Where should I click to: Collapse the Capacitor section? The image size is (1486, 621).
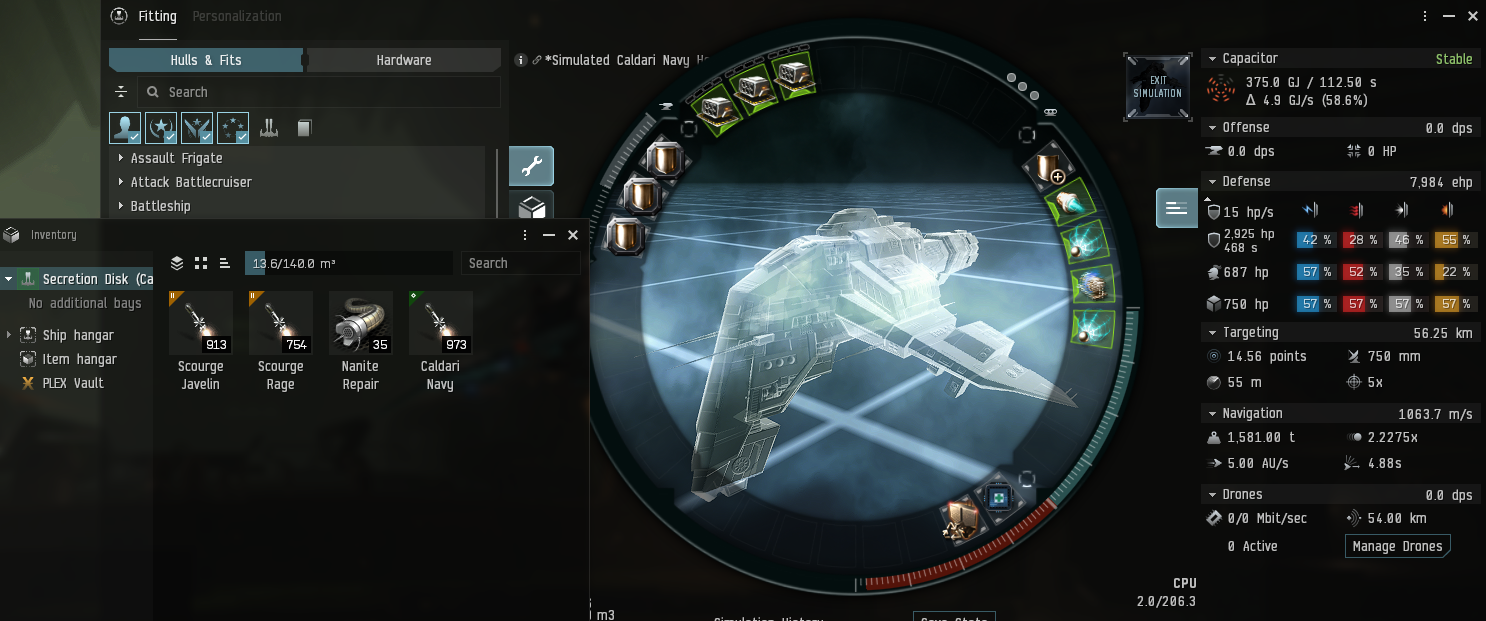pyautogui.click(x=1211, y=59)
